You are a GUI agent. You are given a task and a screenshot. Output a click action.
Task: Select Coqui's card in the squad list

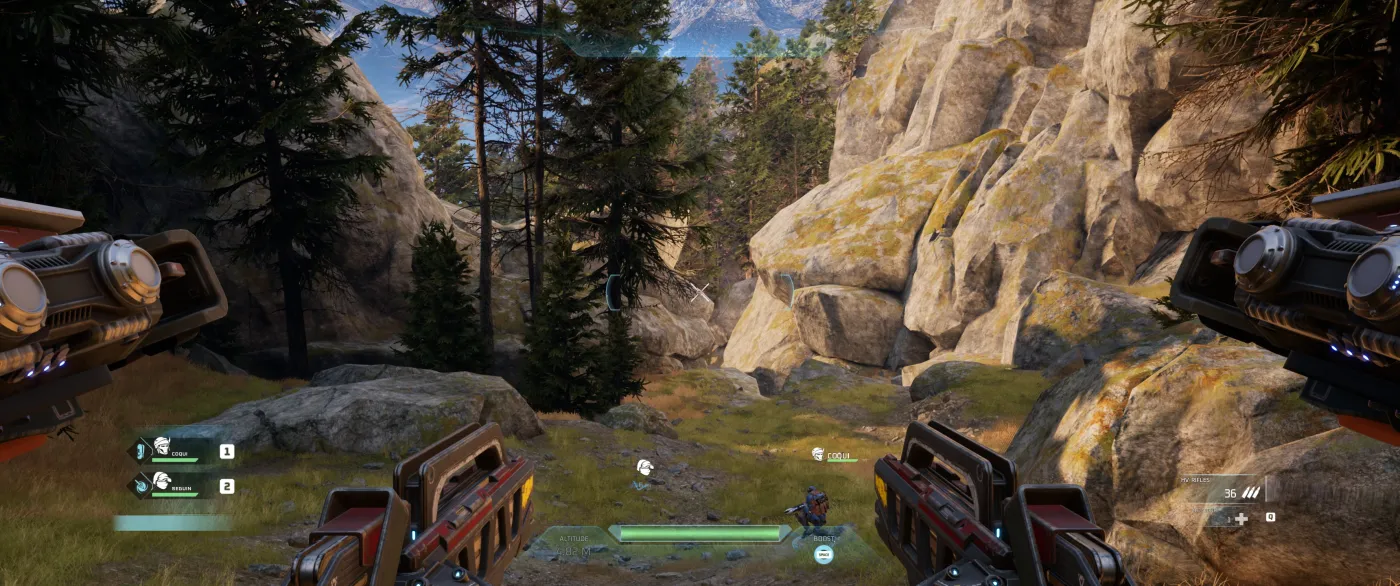176,450
